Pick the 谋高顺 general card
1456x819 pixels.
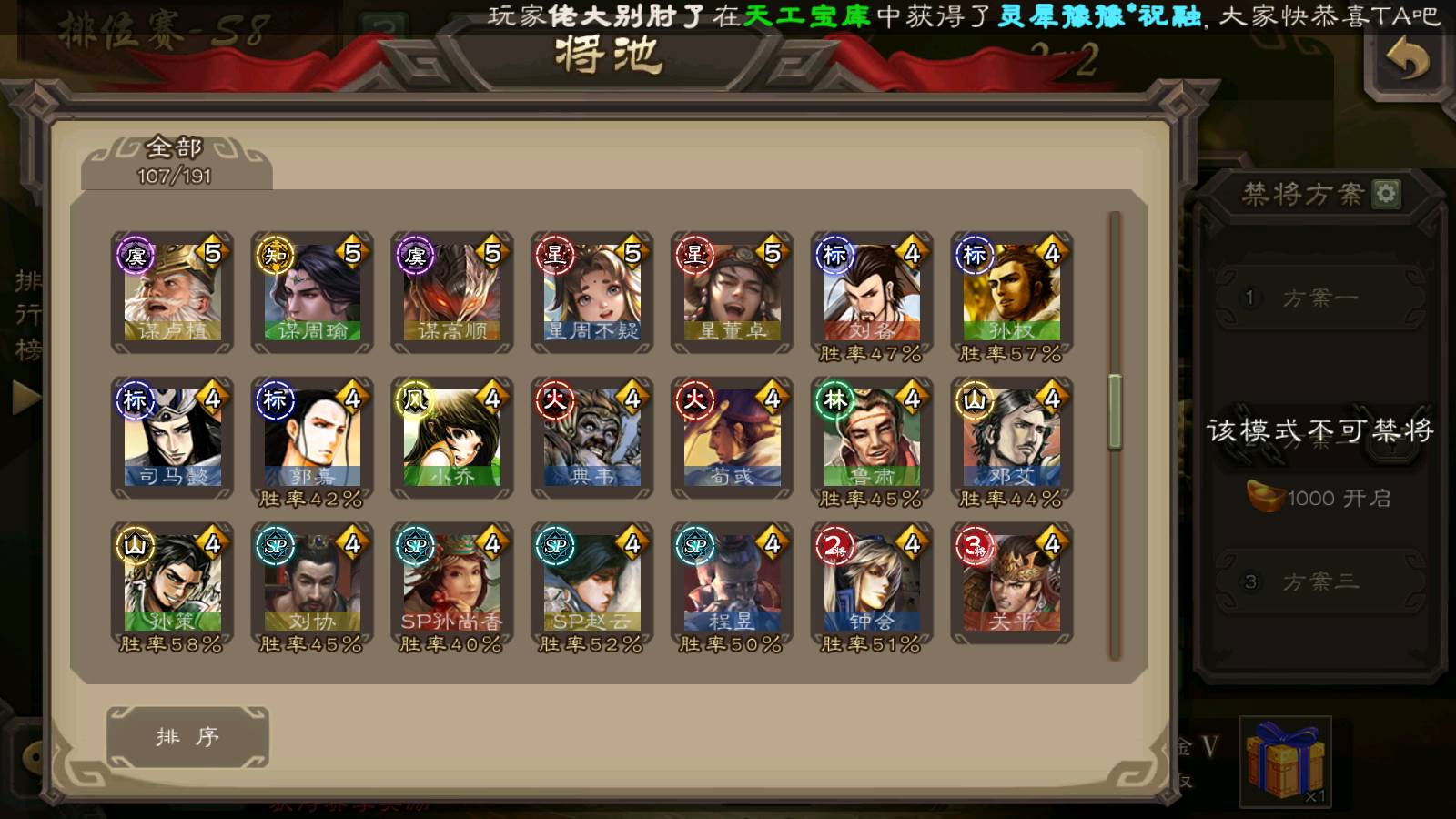click(x=452, y=291)
